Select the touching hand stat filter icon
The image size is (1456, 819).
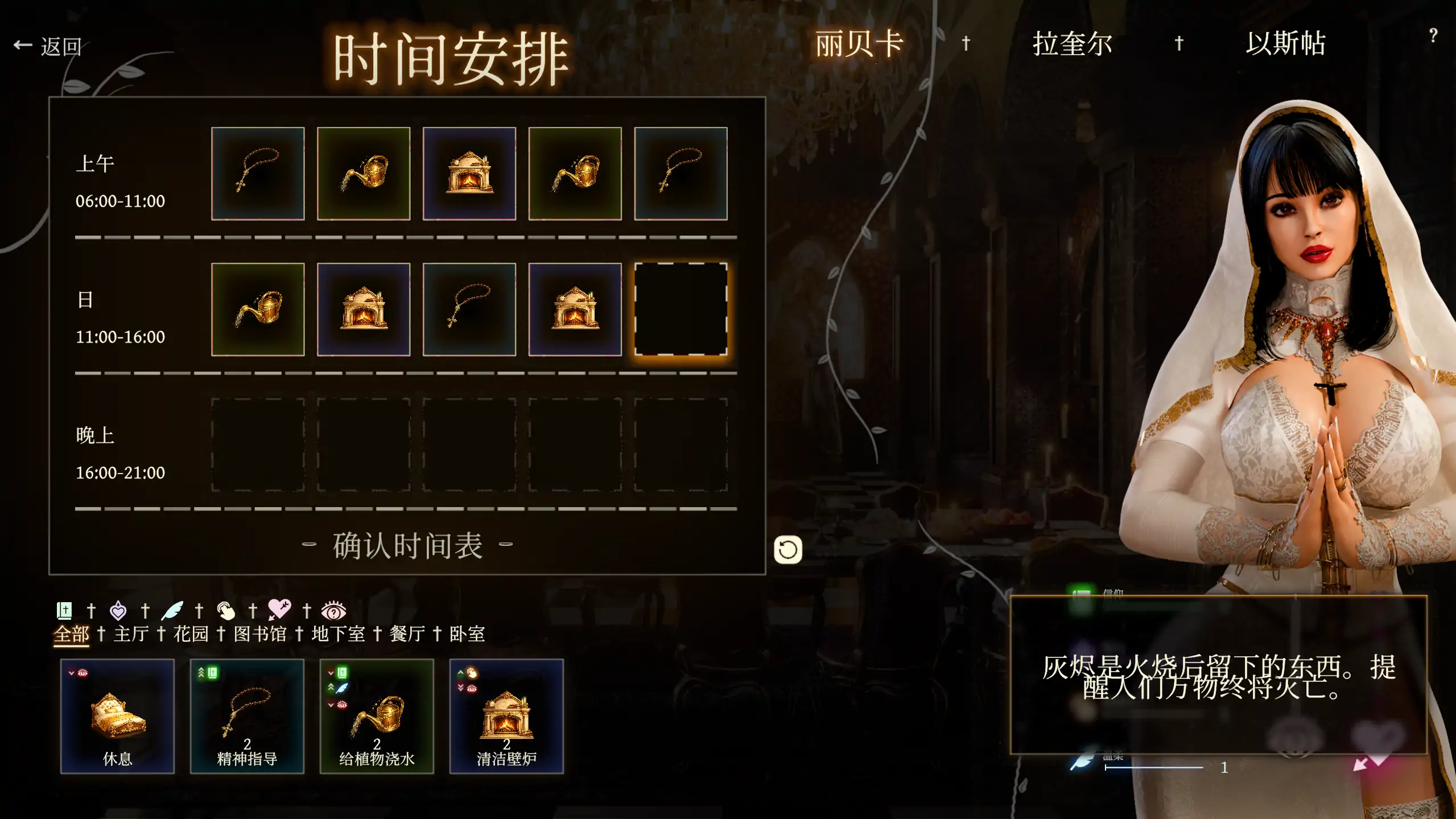(226, 610)
